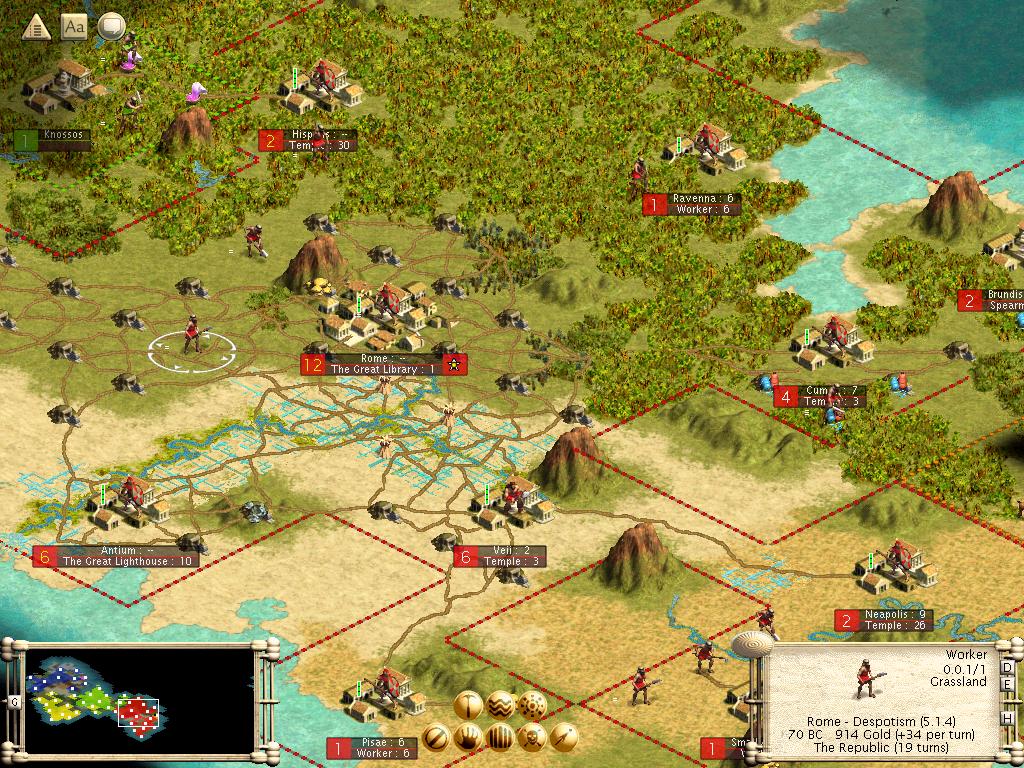This screenshot has width=1024, height=768.
Task: Click the vertical bars fortify order
Action: (x=500, y=738)
